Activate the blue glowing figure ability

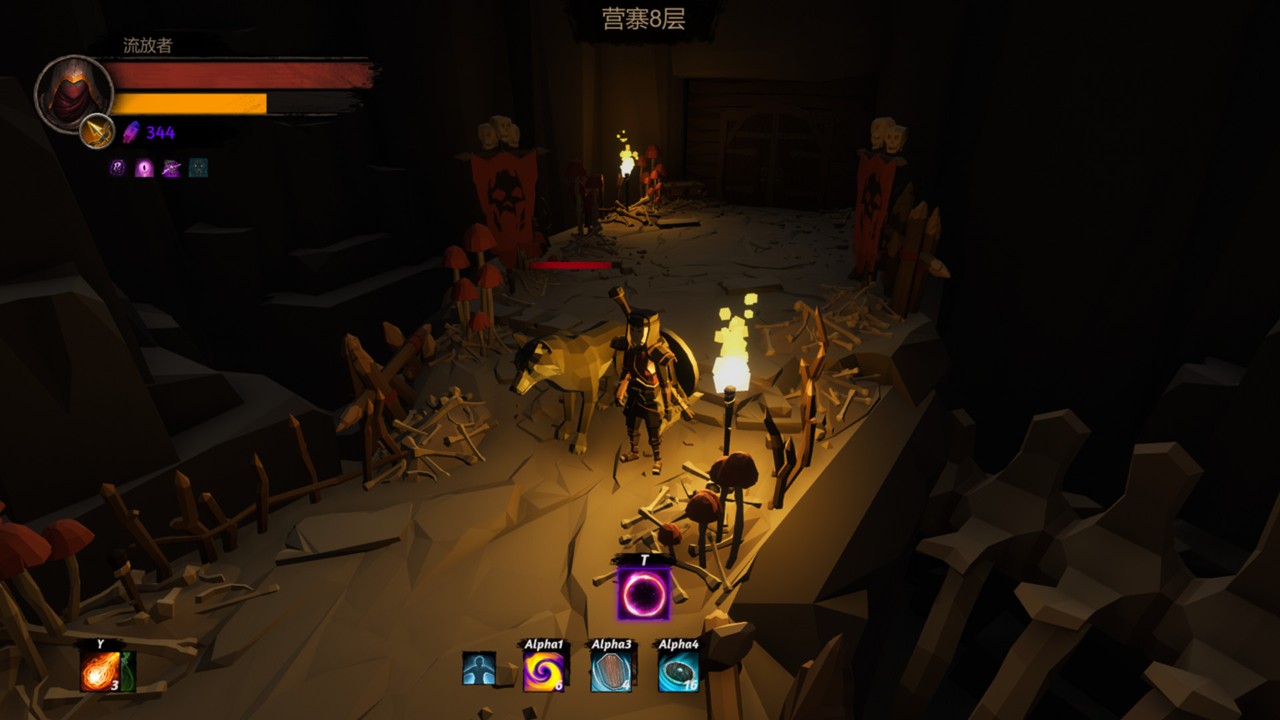pyautogui.click(x=479, y=668)
